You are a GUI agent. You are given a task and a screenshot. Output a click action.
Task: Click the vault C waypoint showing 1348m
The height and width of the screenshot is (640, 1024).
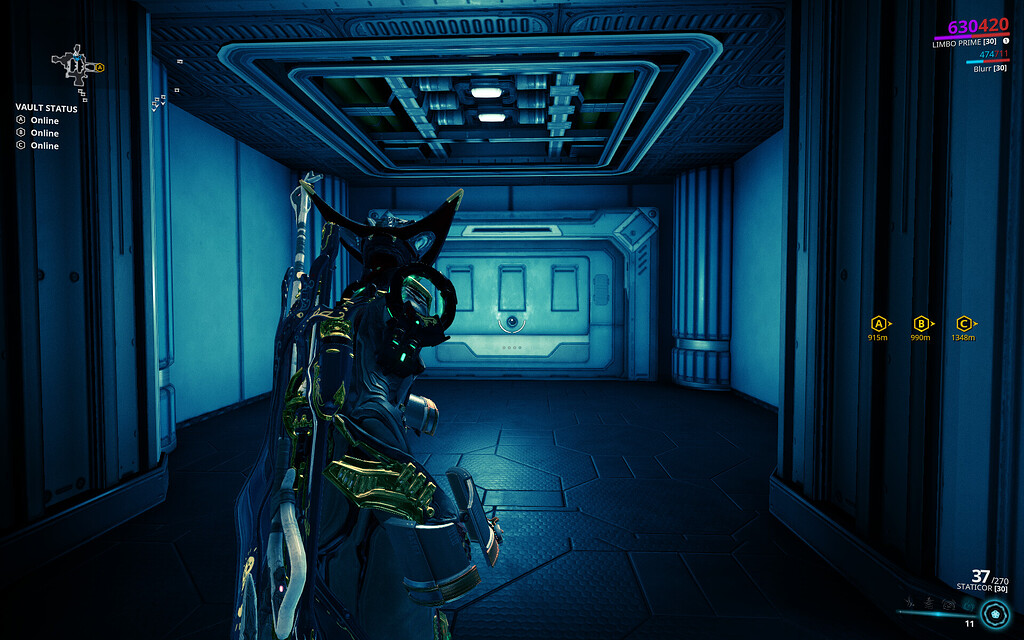[x=964, y=323]
